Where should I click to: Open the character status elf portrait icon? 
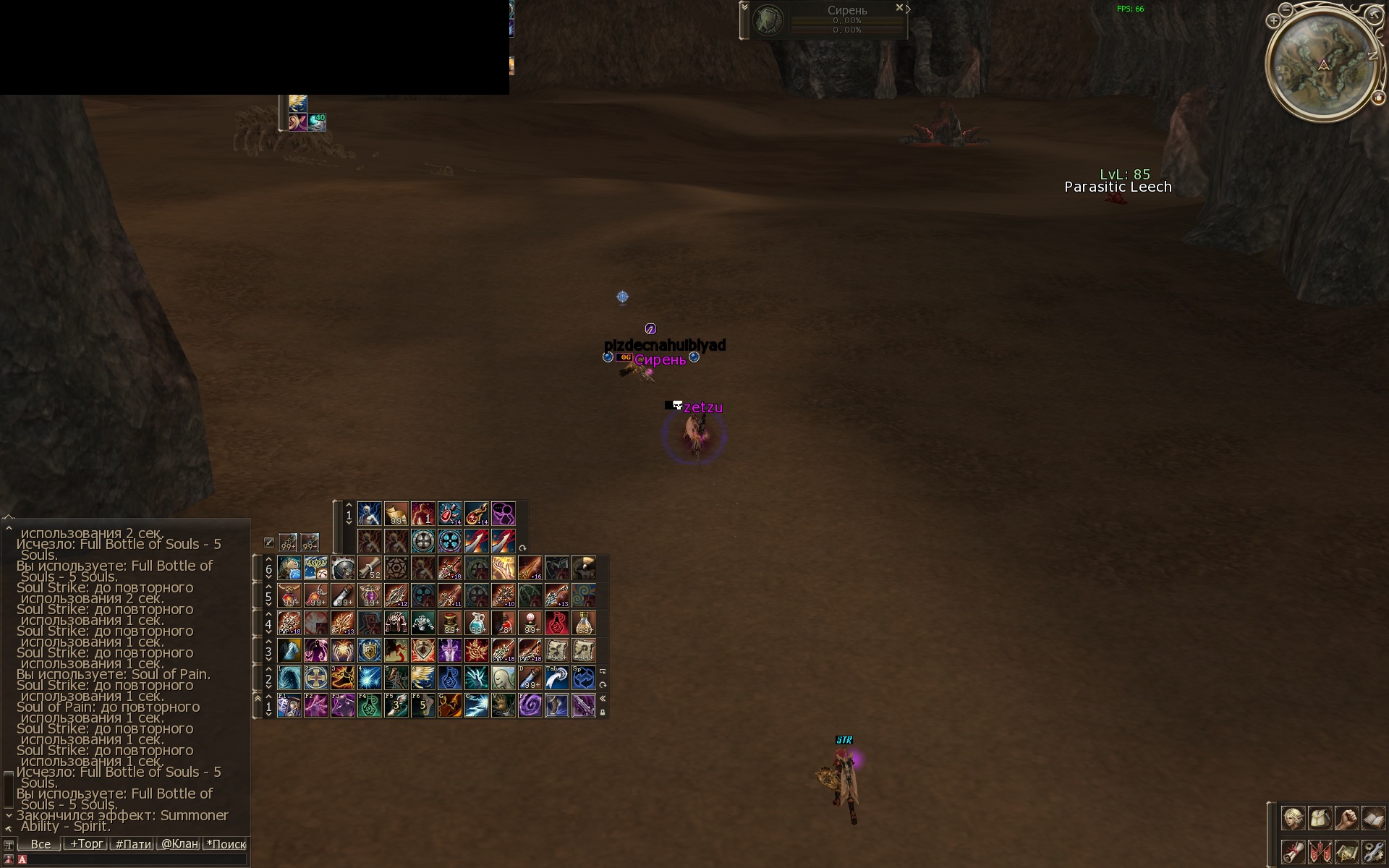coord(1293,818)
